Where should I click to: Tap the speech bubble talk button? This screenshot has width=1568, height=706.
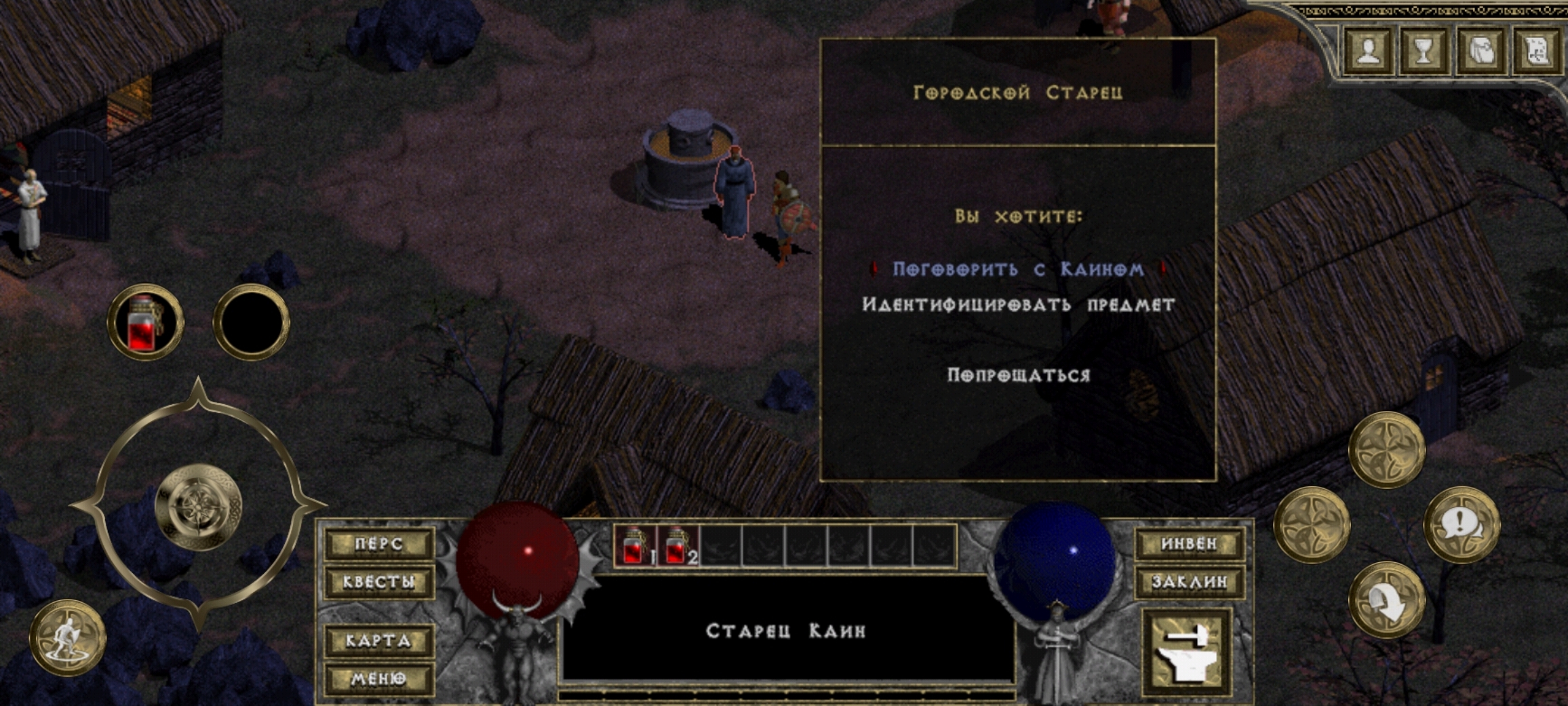[1461, 524]
